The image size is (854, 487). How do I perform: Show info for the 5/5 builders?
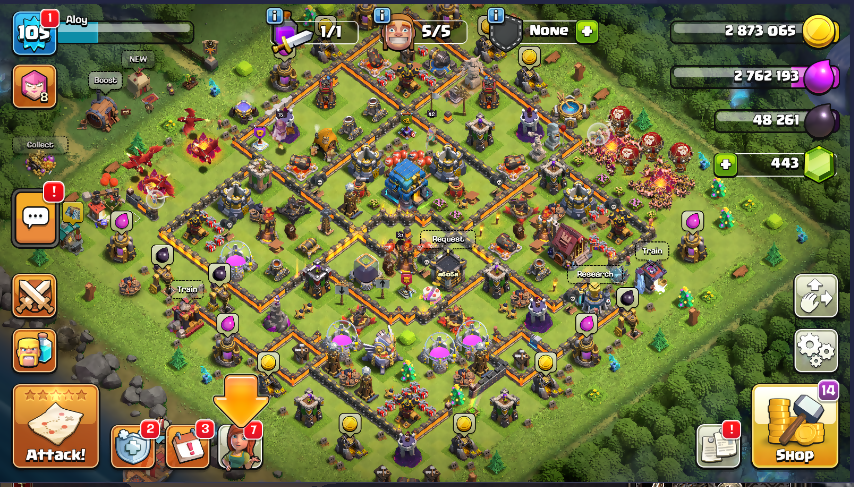click(x=382, y=16)
